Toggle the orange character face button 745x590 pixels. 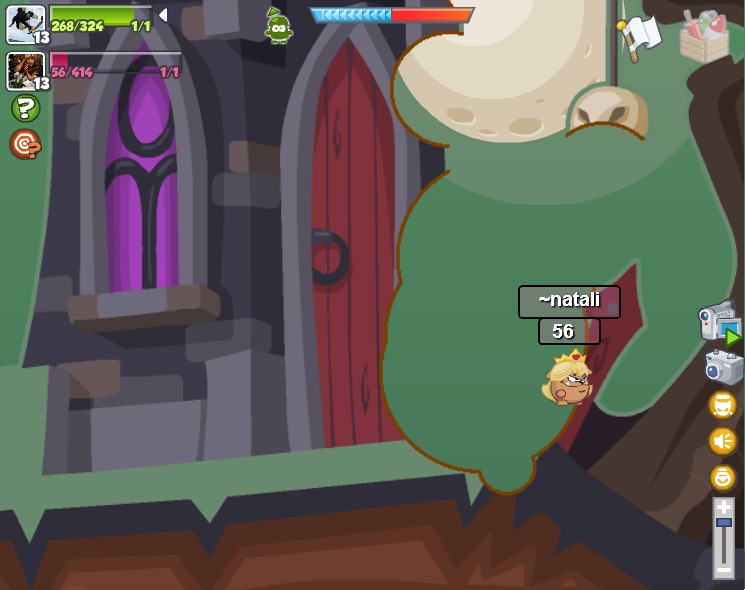coord(722,405)
